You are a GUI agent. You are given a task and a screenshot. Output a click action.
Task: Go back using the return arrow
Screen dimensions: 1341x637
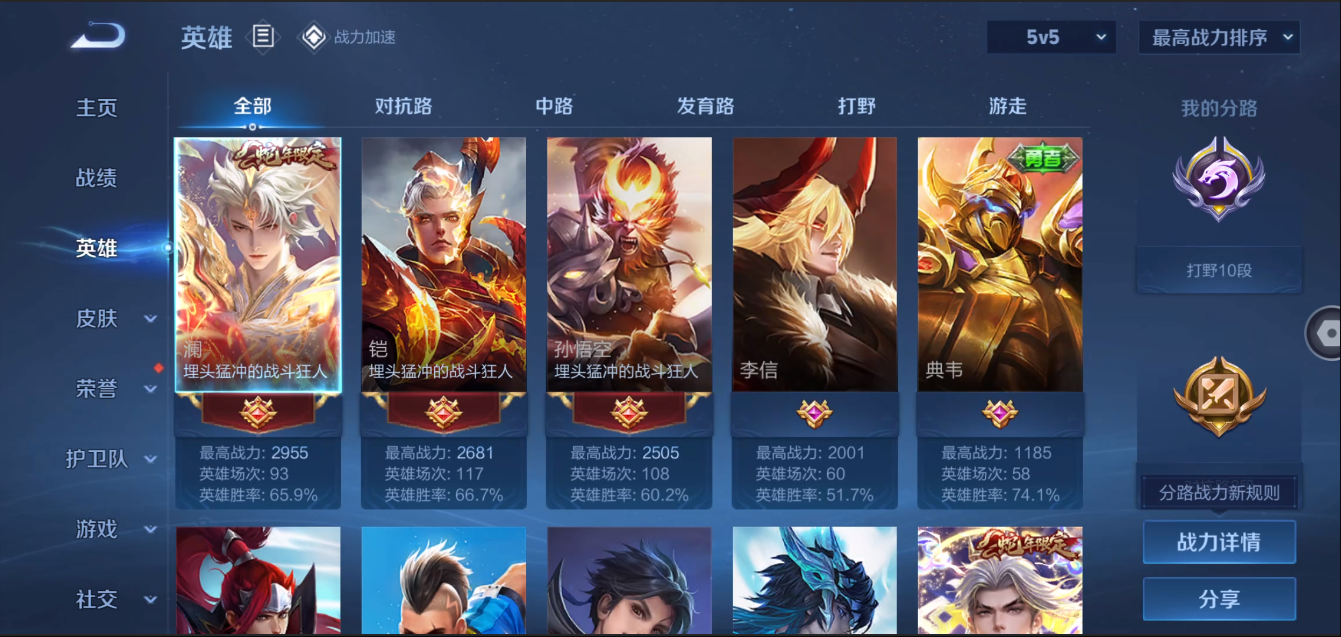(x=97, y=37)
